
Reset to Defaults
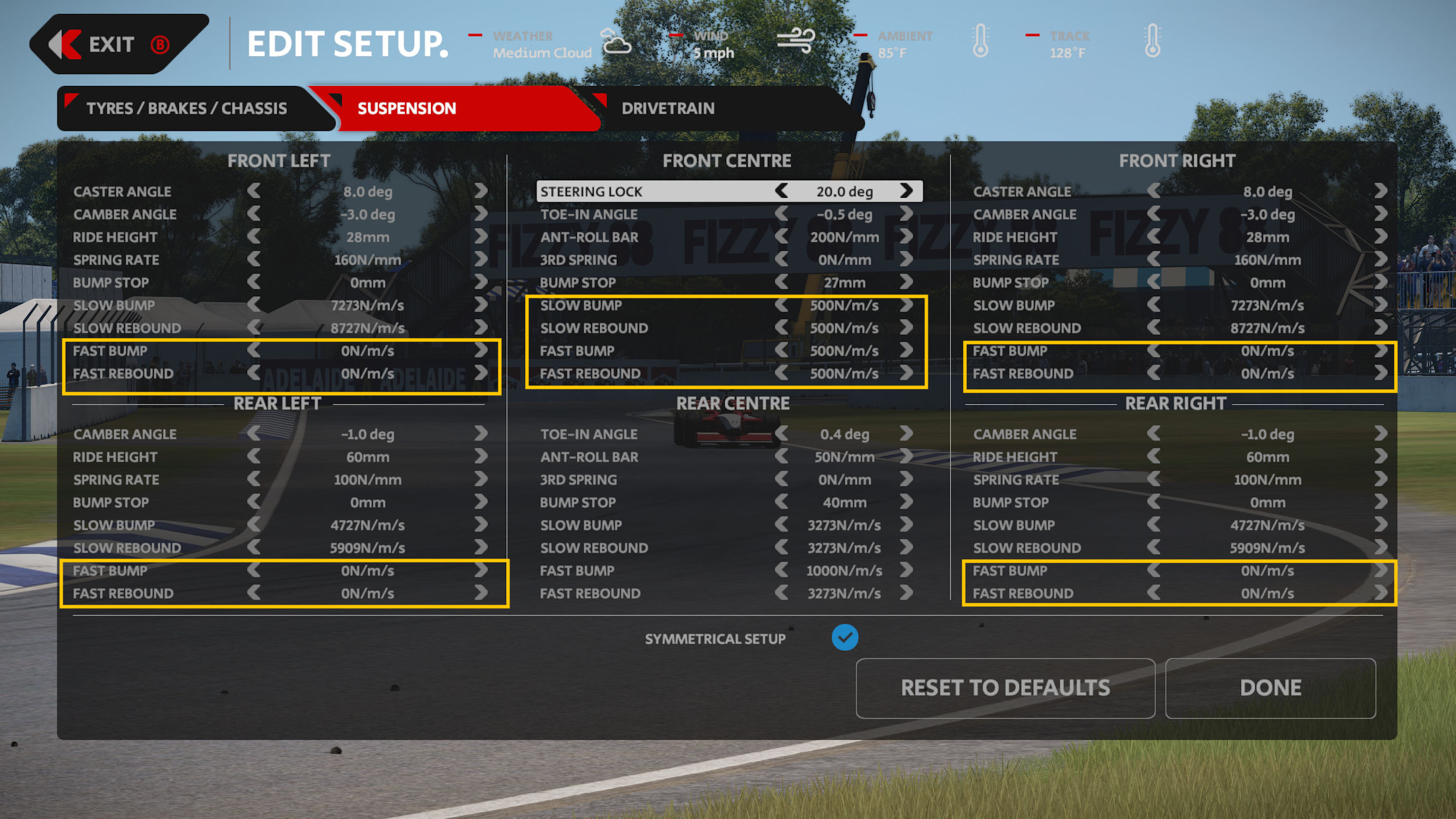(x=1005, y=688)
